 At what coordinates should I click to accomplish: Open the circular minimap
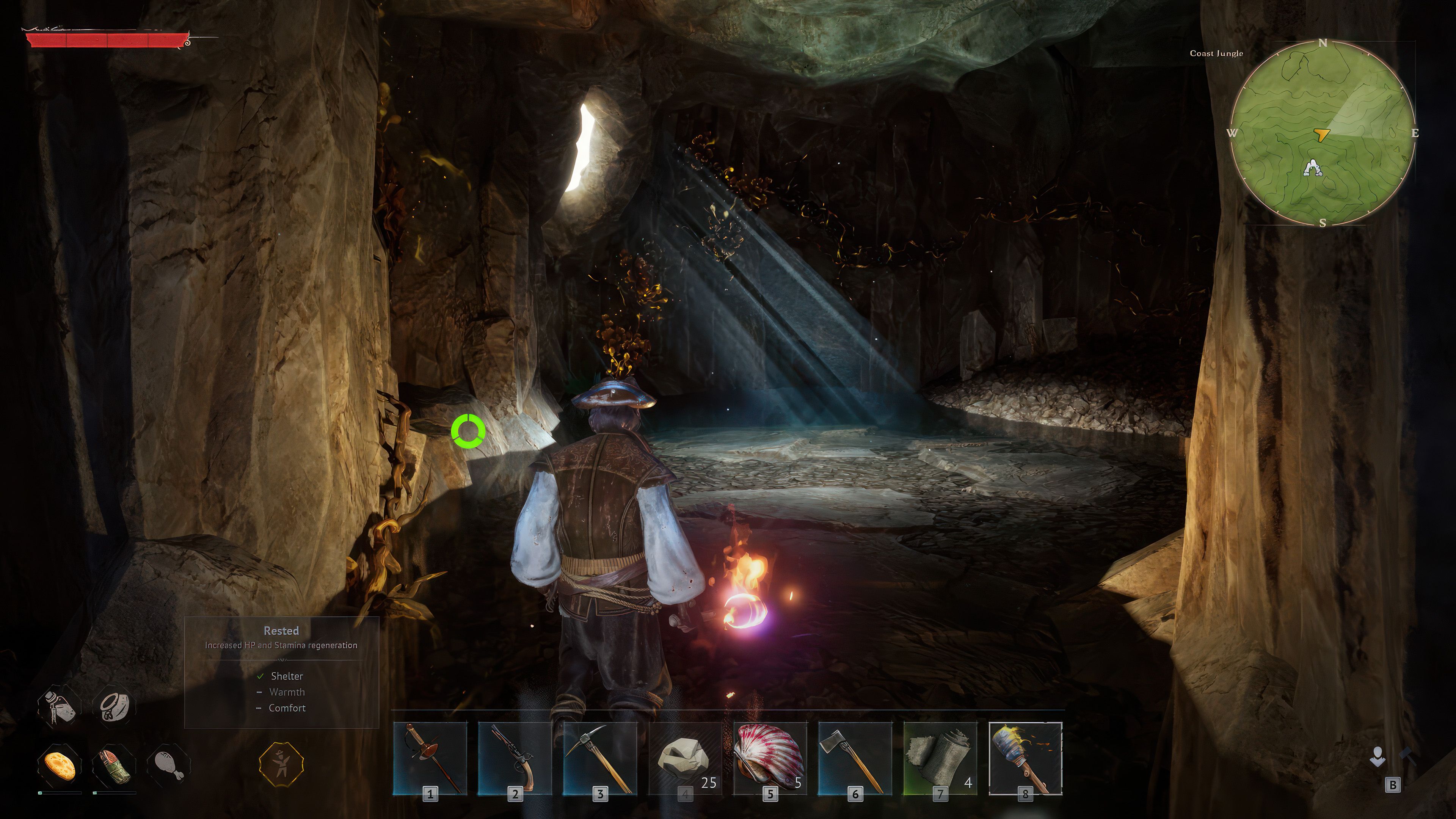(1323, 133)
